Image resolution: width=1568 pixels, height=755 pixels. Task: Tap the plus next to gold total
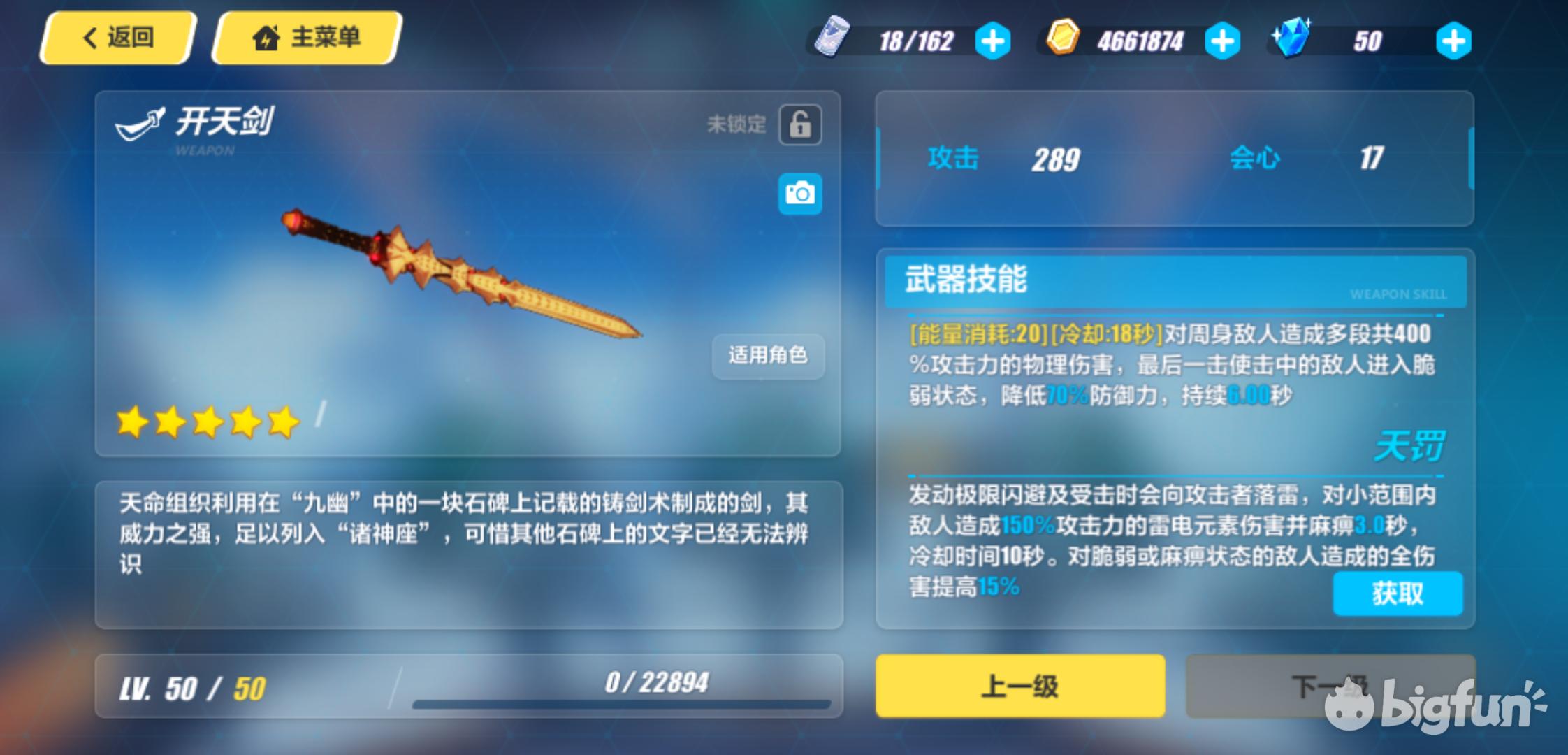point(1222,40)
